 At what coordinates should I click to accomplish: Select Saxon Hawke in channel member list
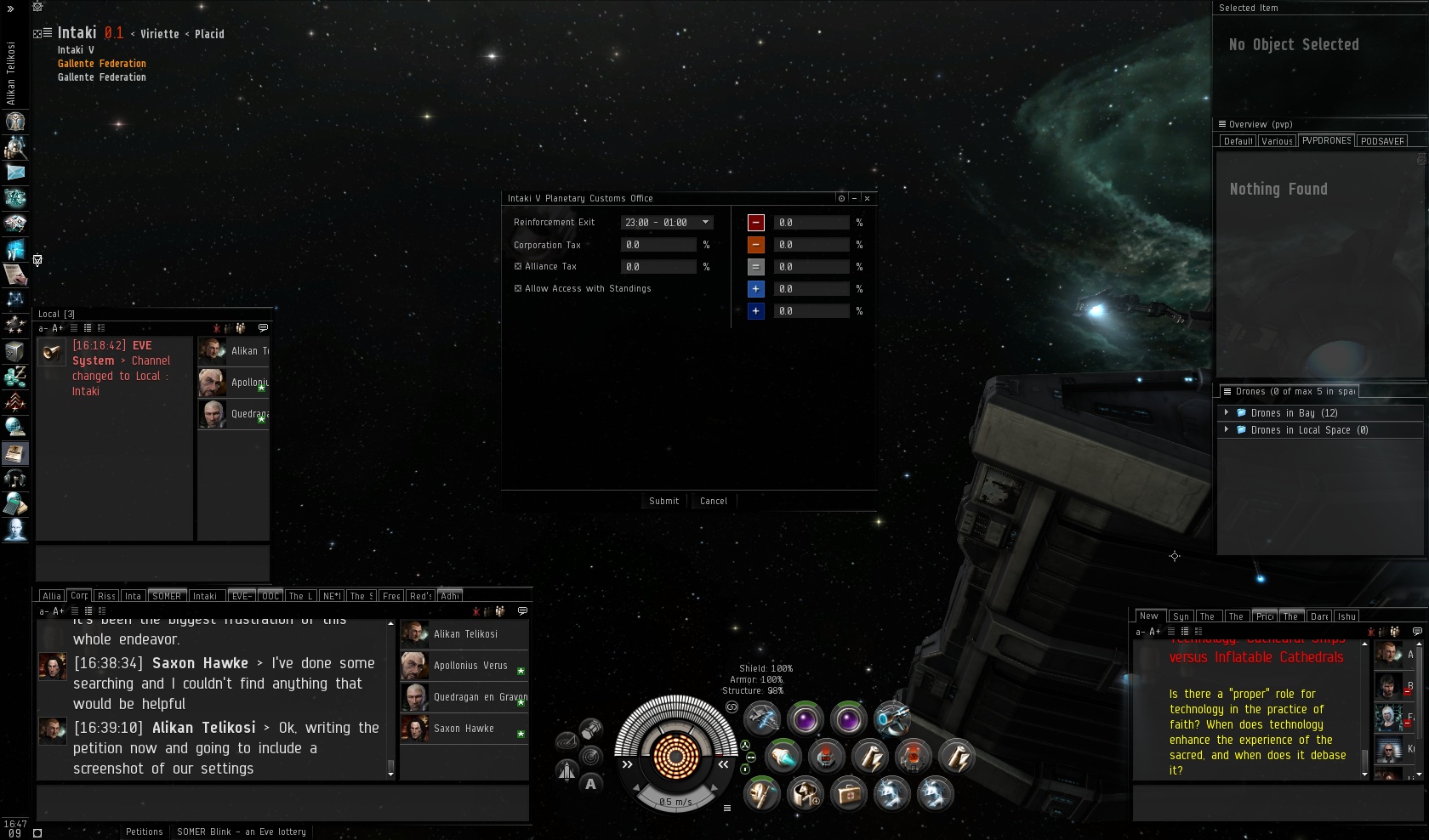464,729
